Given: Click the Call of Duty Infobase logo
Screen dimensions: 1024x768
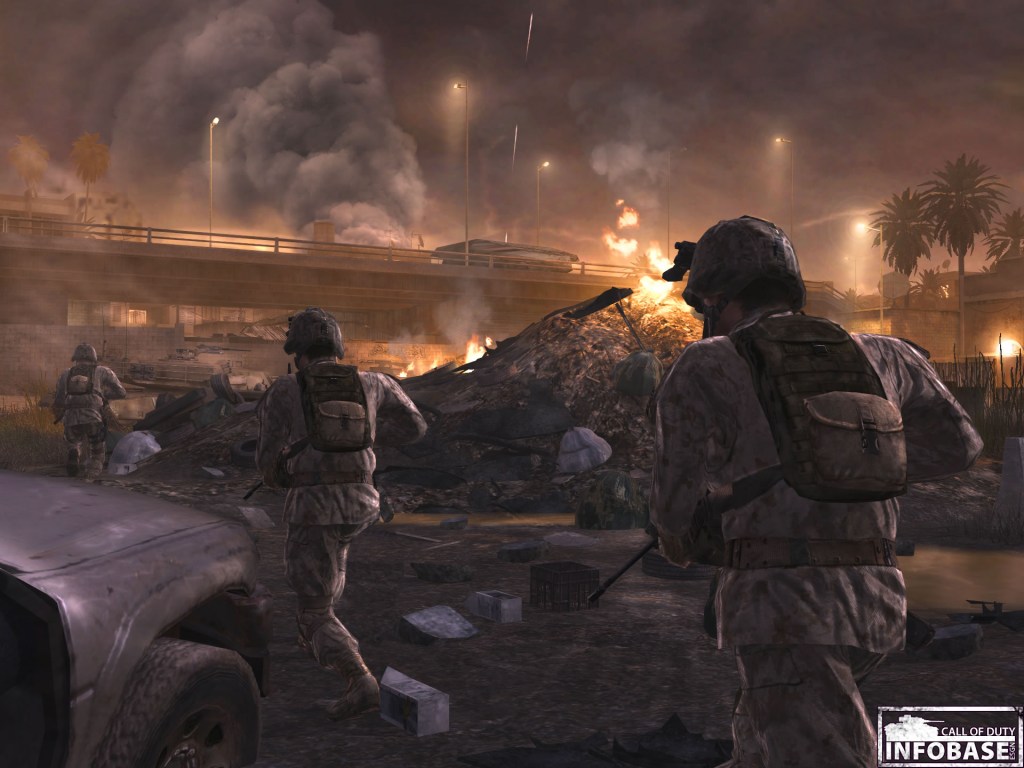Looking at the screenshot, I should [949, 736].
